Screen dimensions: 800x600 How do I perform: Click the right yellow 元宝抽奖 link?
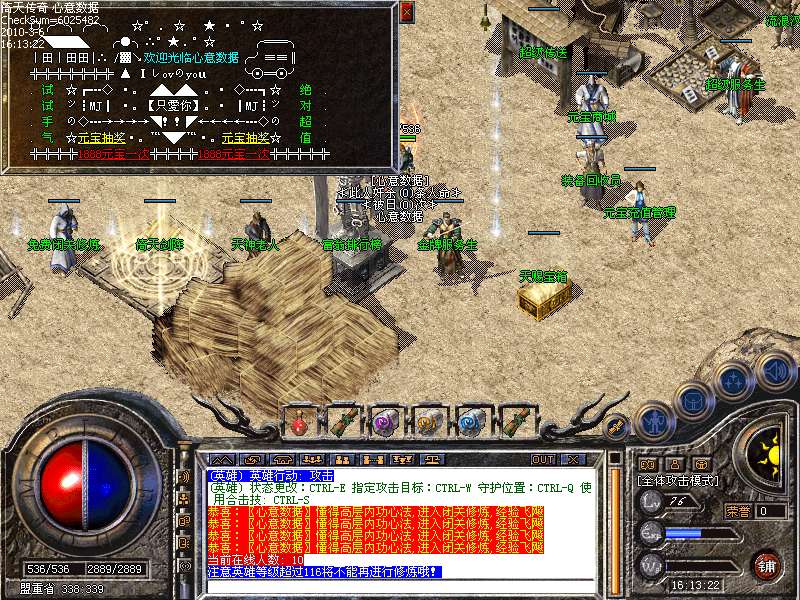tap(246, 137)
